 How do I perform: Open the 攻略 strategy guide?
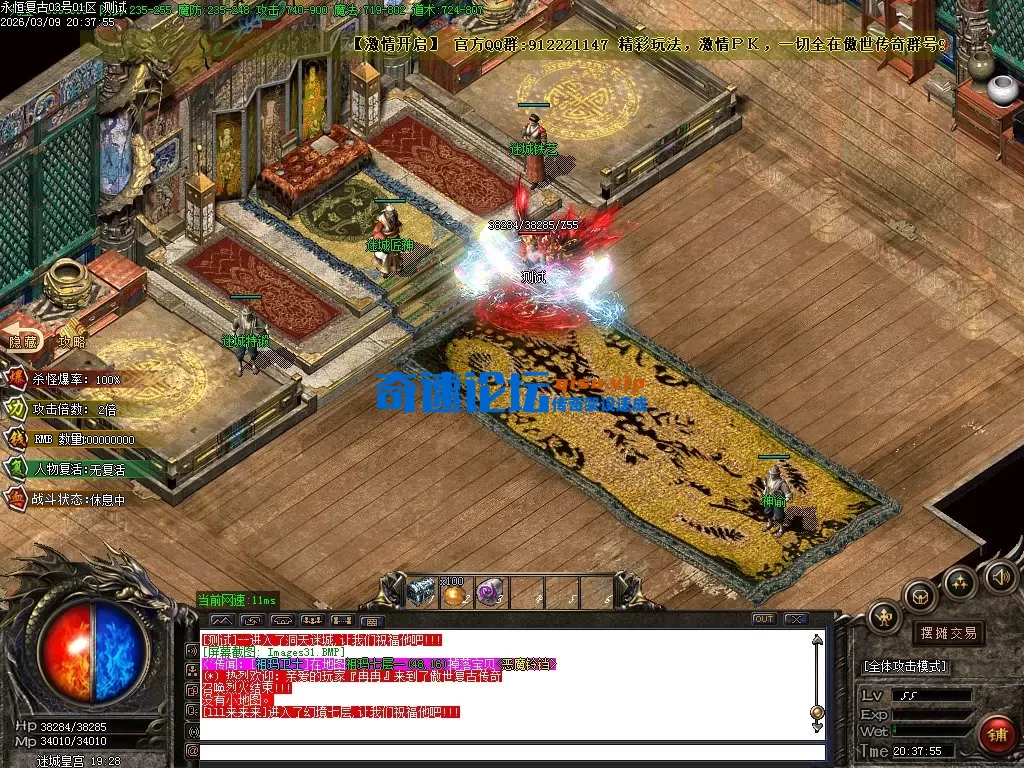coord(72,341)
